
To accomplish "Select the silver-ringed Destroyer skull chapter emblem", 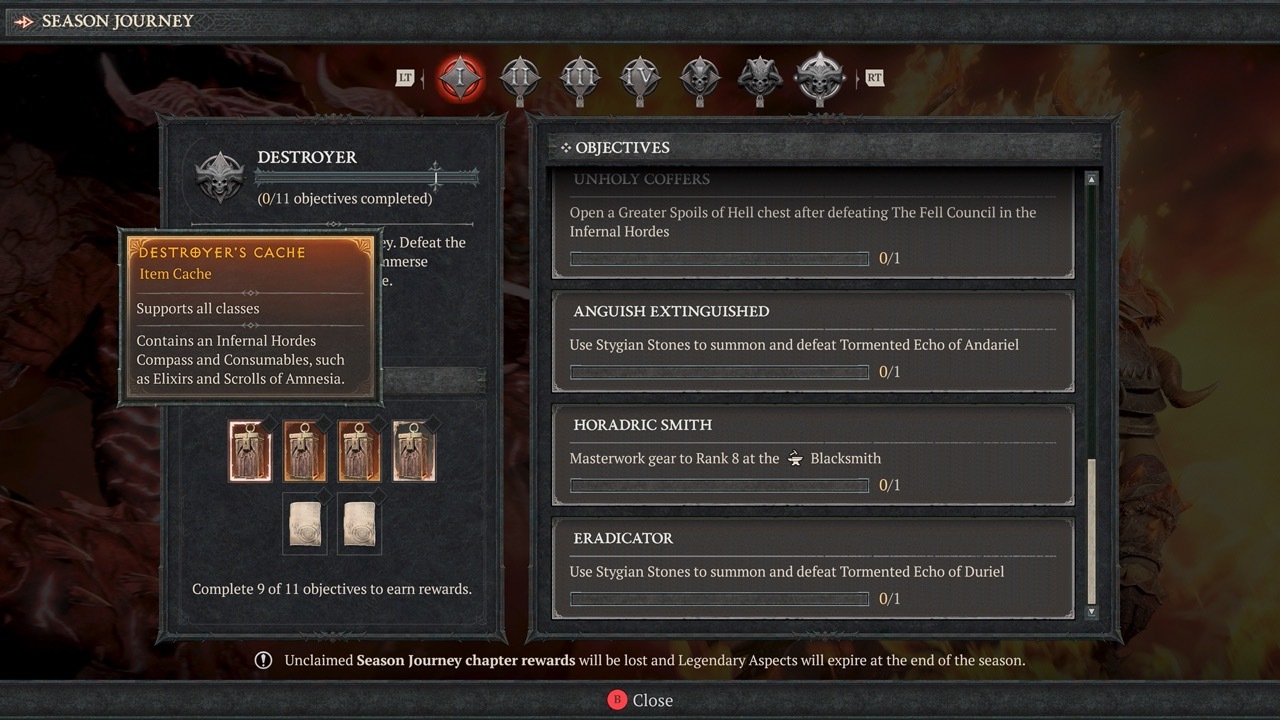I will [x=820, y=78].
